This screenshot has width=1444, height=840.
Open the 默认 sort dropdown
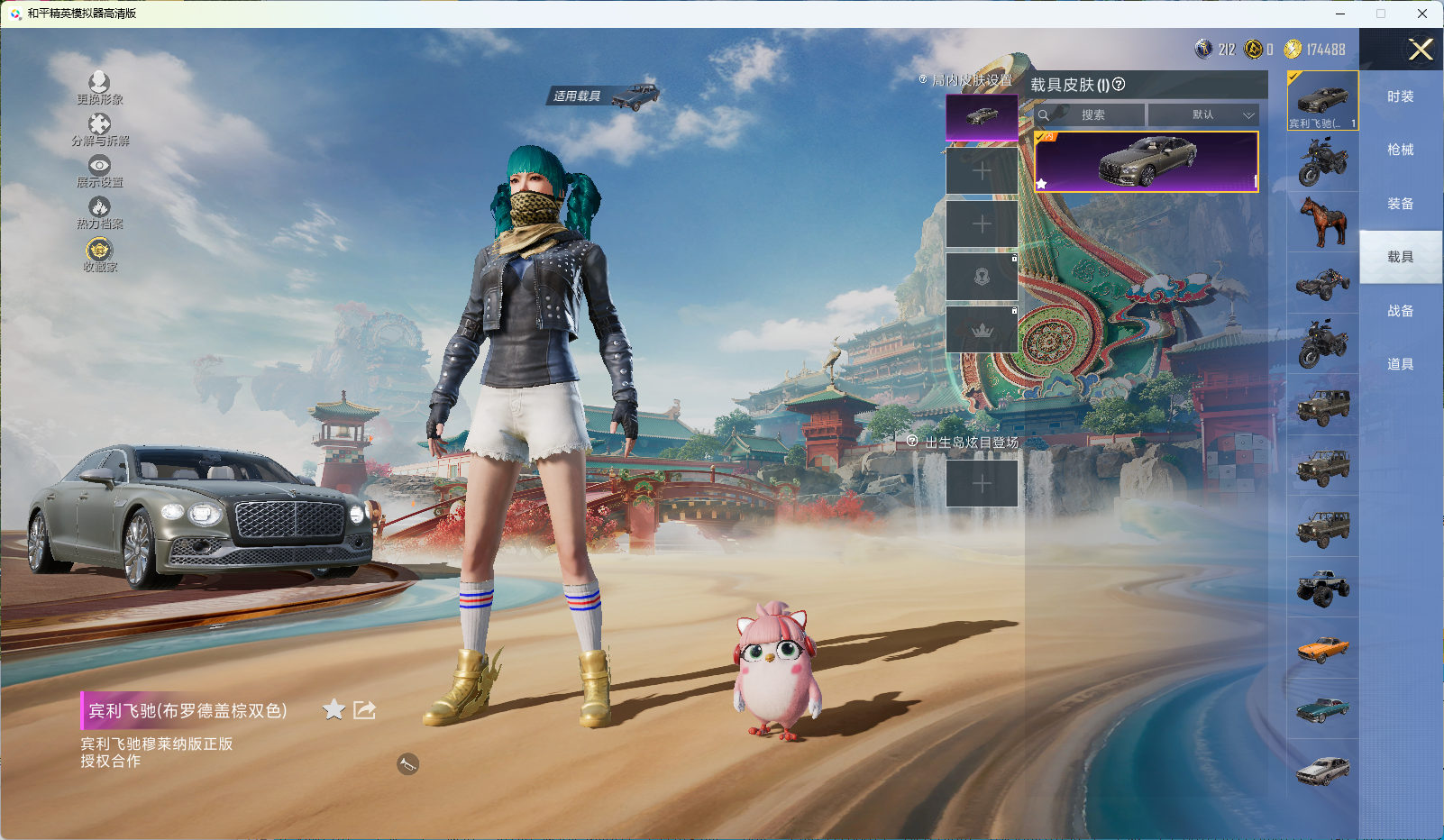1203,115
